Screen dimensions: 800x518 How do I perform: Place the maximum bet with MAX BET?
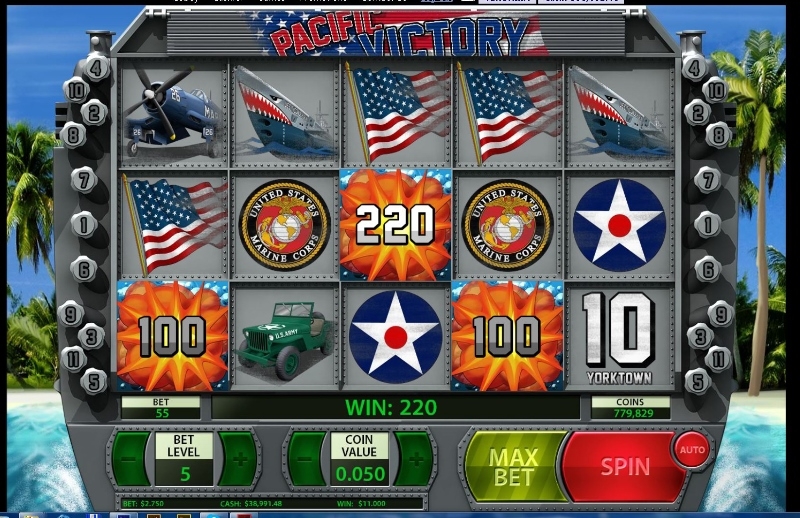[x=513, y=467]
